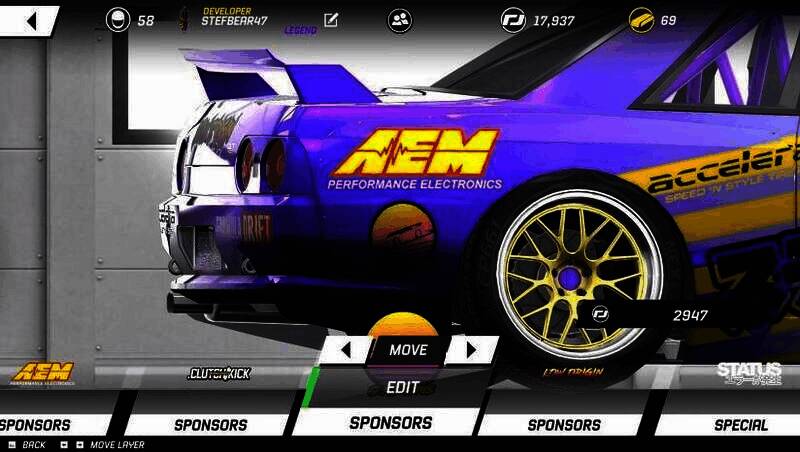Click the right arrow beside Move
The height and width of the screenshot is (452, 800).
point(472,350)
